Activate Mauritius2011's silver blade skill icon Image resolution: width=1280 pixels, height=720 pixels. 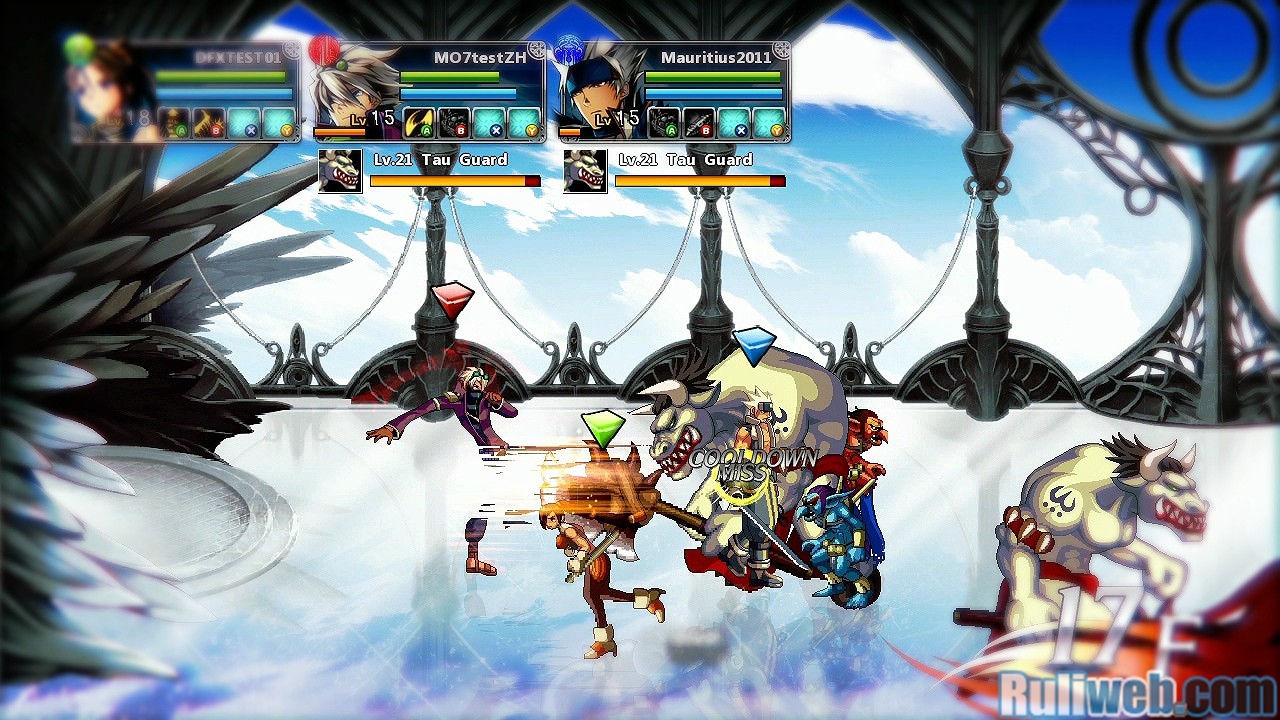(699, 122)
